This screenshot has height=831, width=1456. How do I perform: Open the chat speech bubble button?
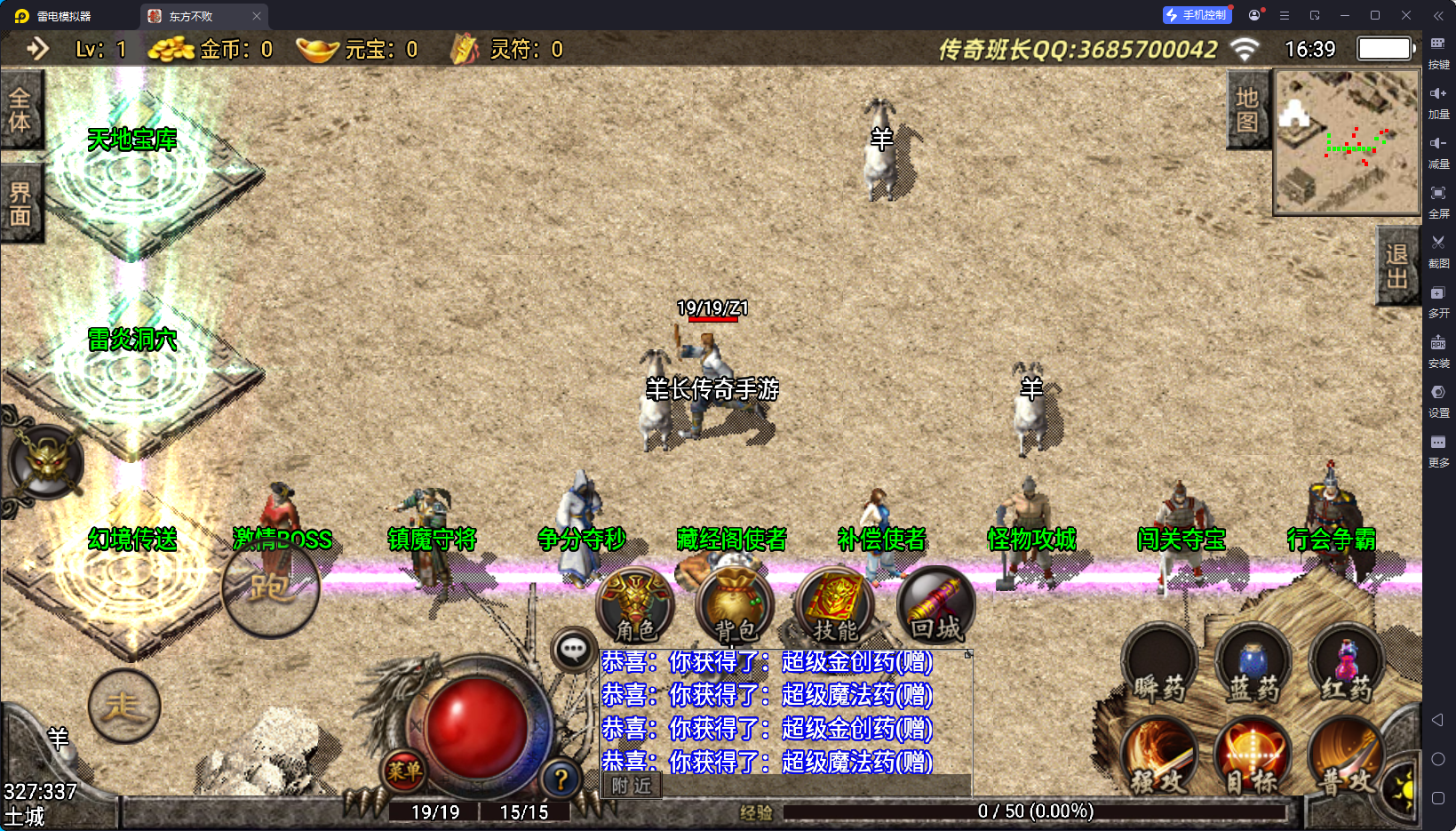coord(573,650)
